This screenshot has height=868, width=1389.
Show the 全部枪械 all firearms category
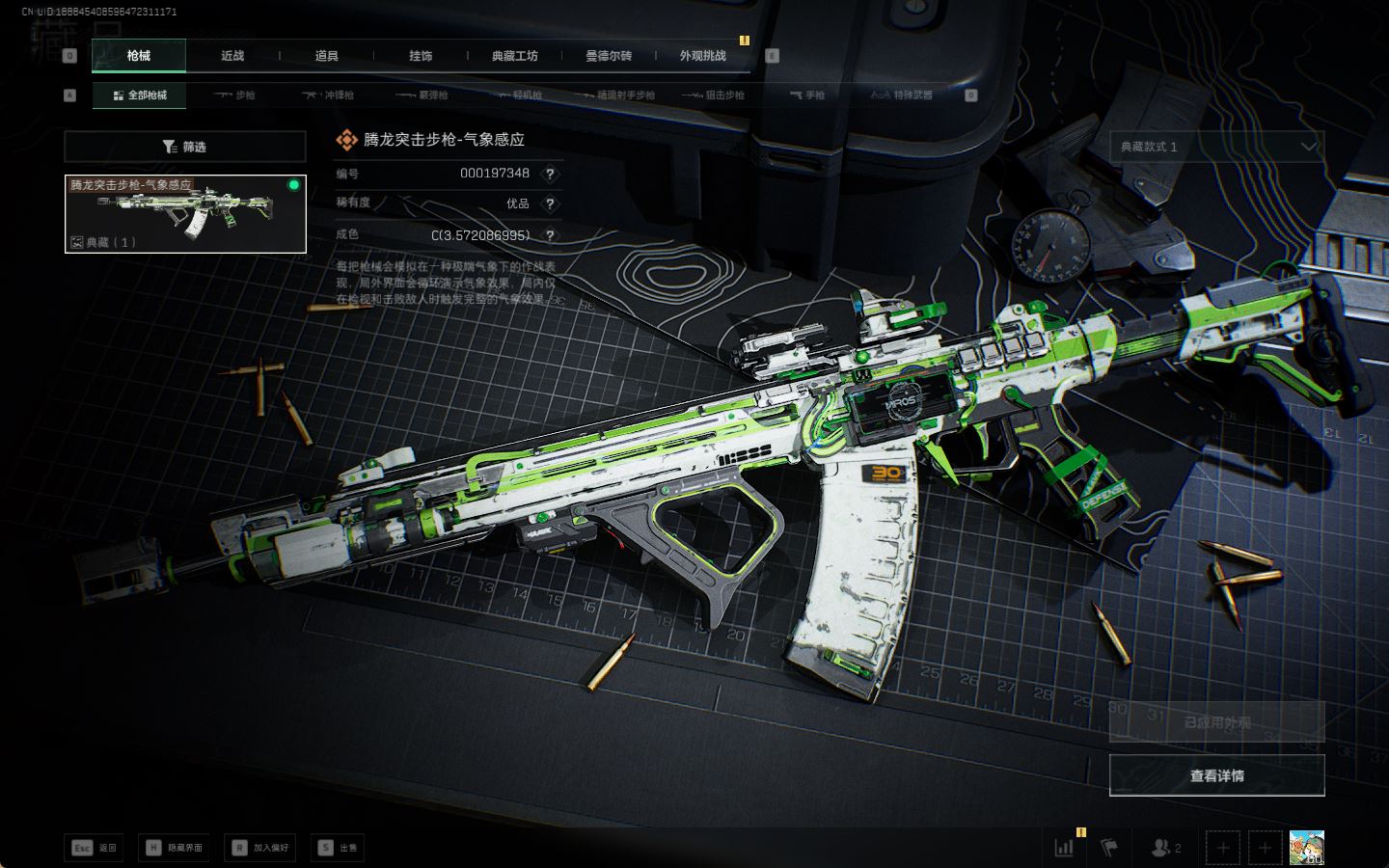click(140, 95)
